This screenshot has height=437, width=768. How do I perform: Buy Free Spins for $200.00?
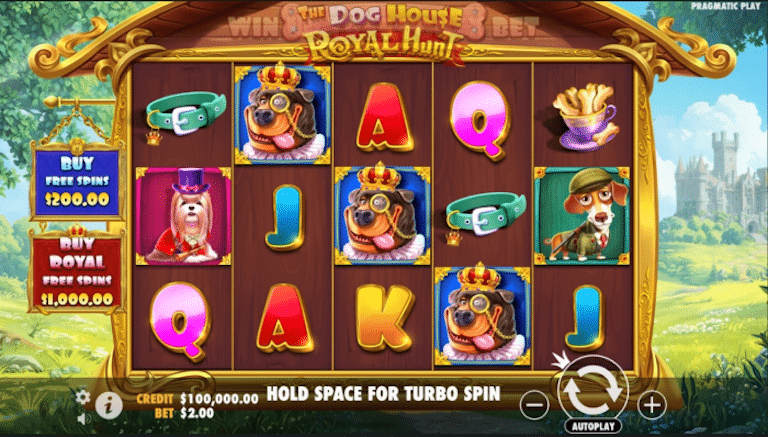tap(76, 182)
